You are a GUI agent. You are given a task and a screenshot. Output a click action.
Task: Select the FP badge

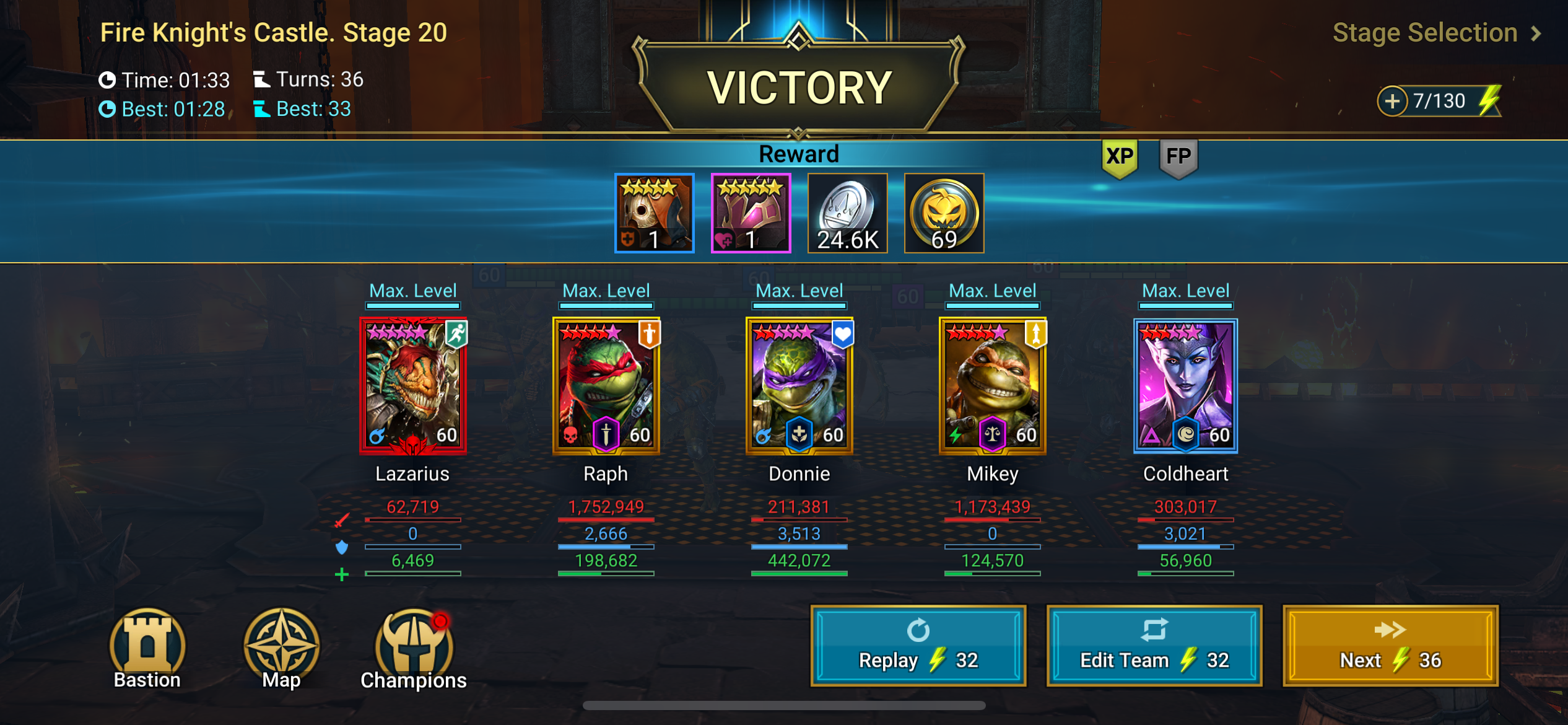tap(1178, 157)
